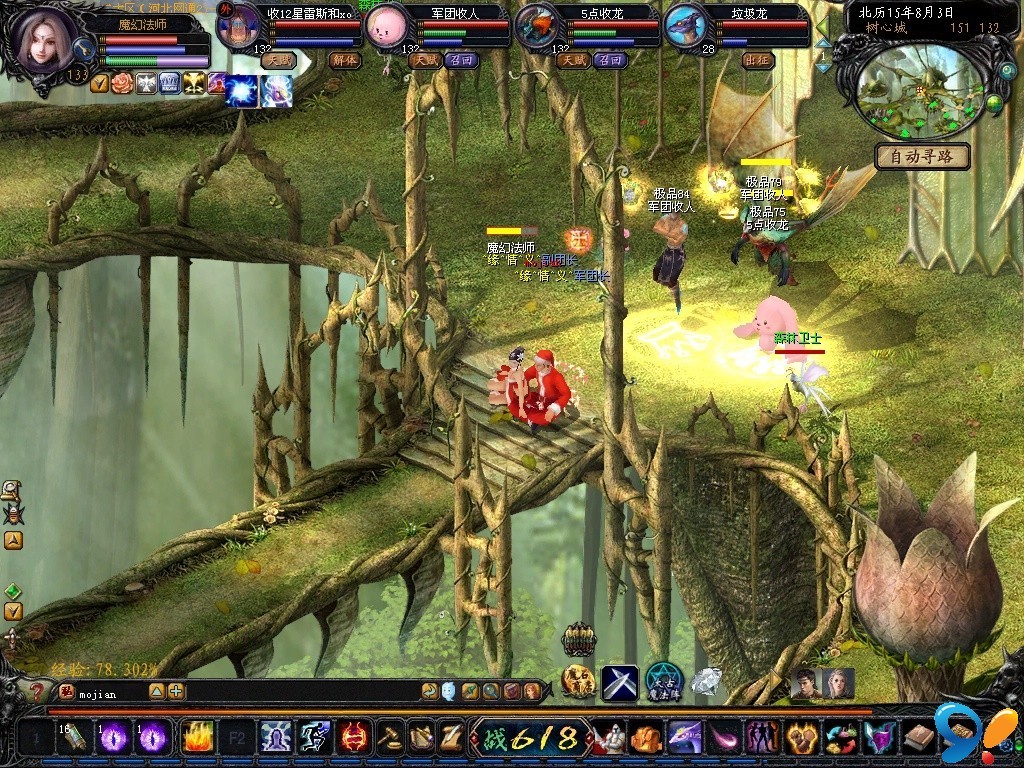Screen dimensions: 1024x768
Task: Open the red question mark help button
Action: coord(36,691)
